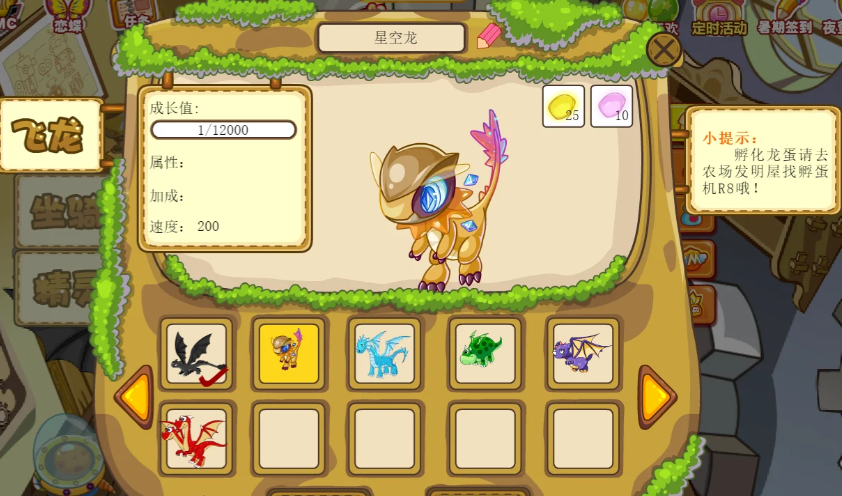
Task: Edit the dragon name with the pencil
Action: pos(488,36)
